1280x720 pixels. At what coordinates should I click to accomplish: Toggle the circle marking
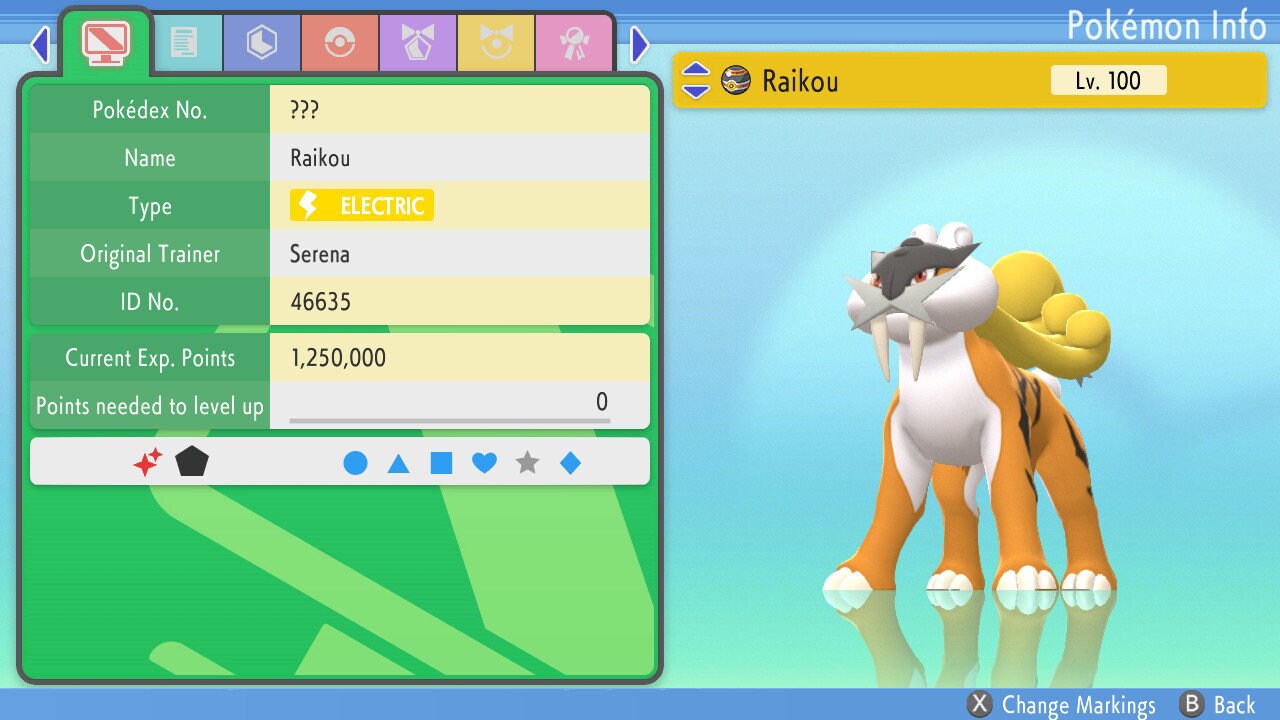(x=355, y=463)
